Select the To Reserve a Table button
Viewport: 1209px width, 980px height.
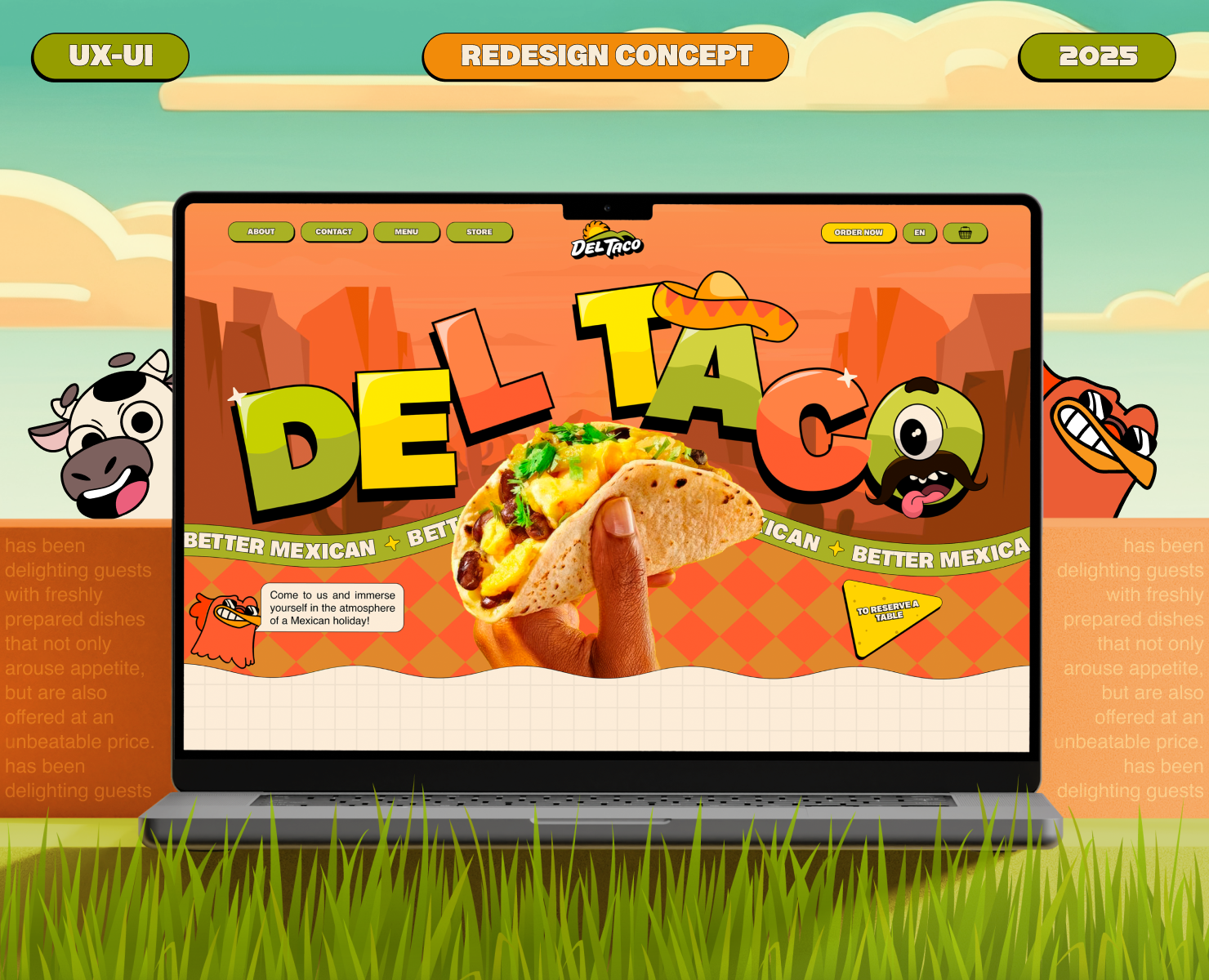tap(886, 614)
